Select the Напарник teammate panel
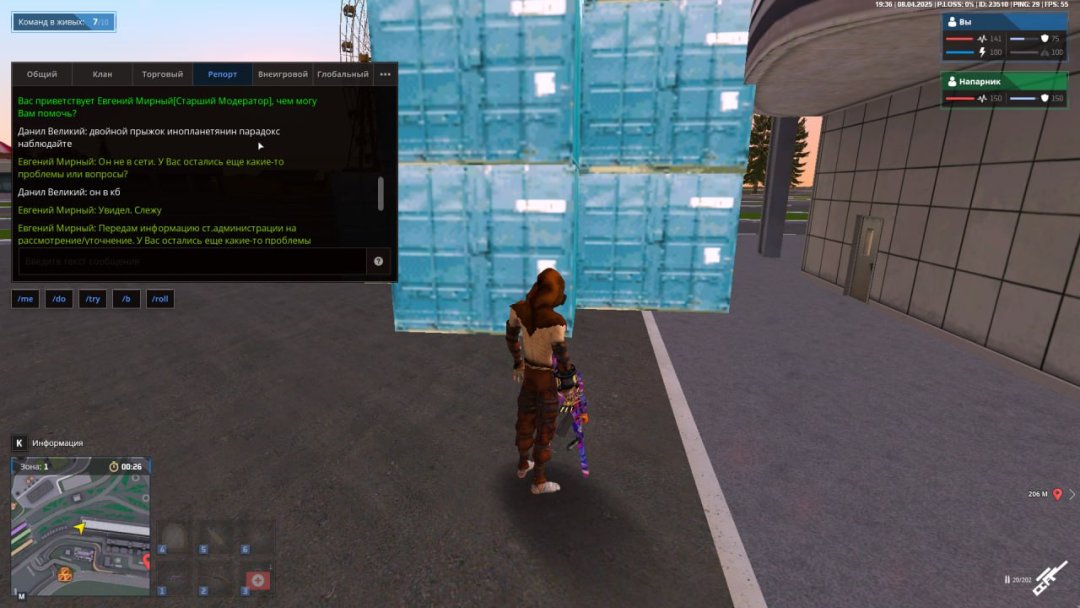The height and width of the screenshot is (608, 1080). tap(1004, 89)
